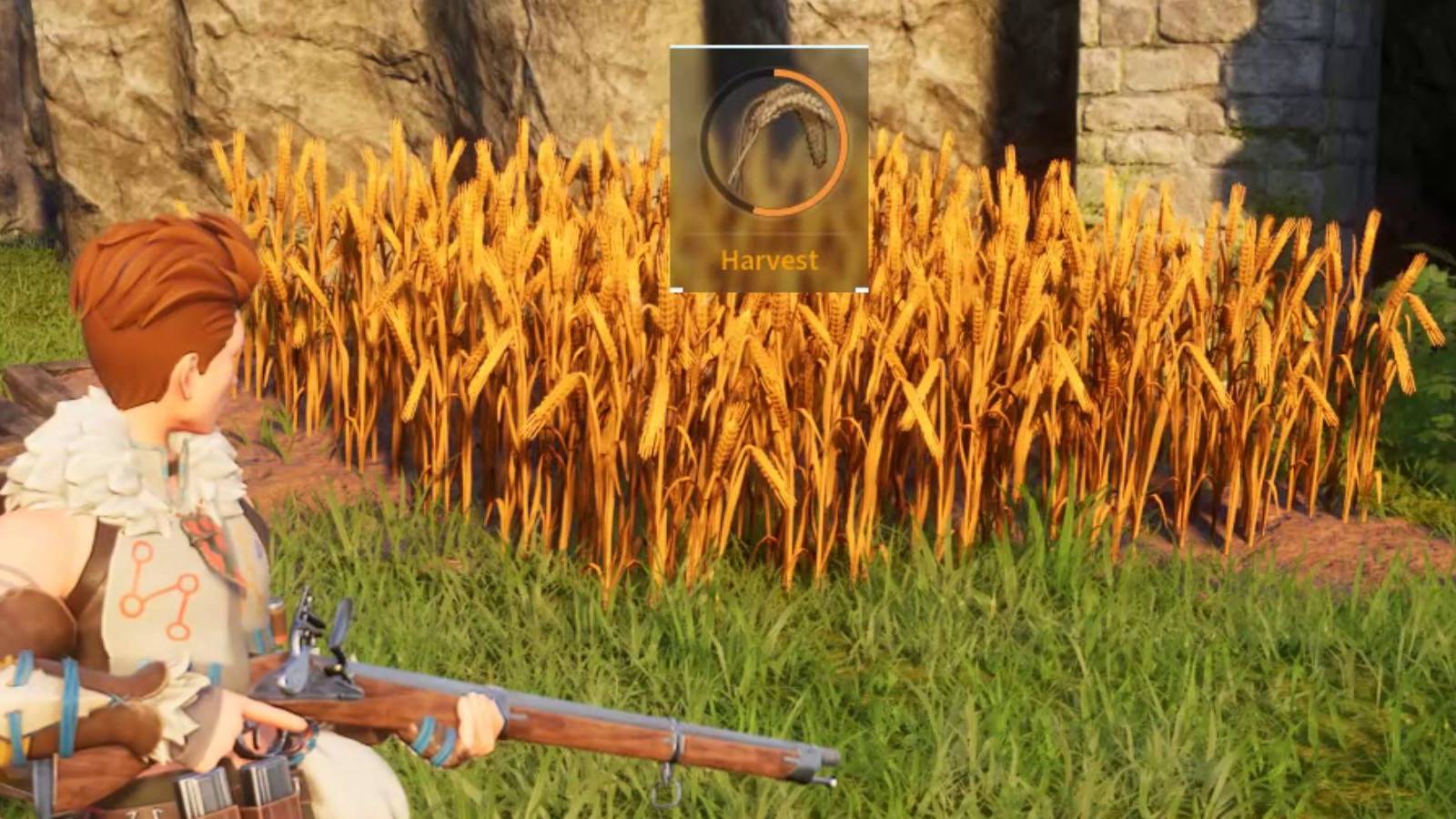This screenshot has height=819, width=1456.
Task: Click the bottom-right corner bracket of the Harvest panel
Action: [863, 287]
